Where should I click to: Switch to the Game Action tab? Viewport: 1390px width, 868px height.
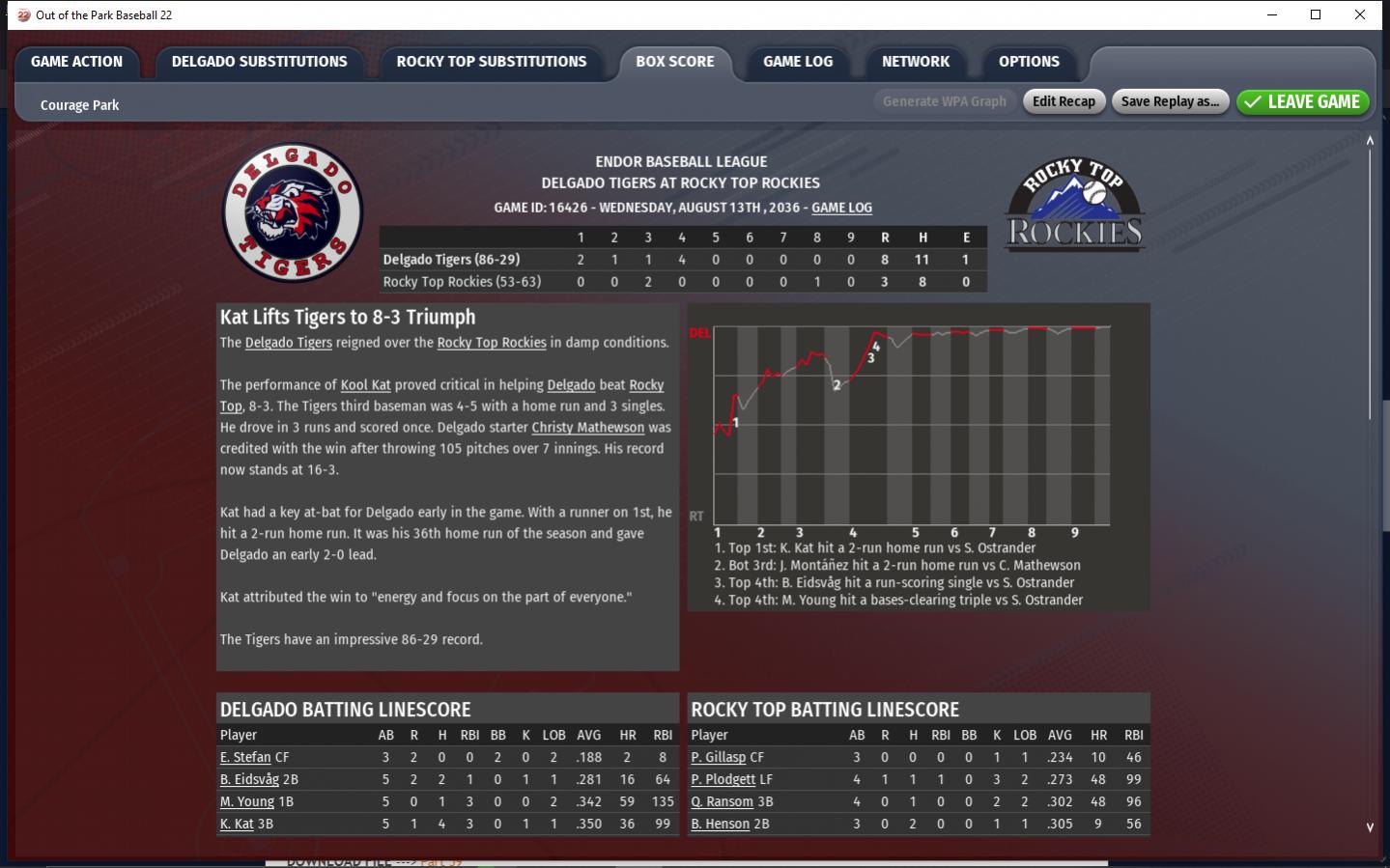click(x=76, y=62)
